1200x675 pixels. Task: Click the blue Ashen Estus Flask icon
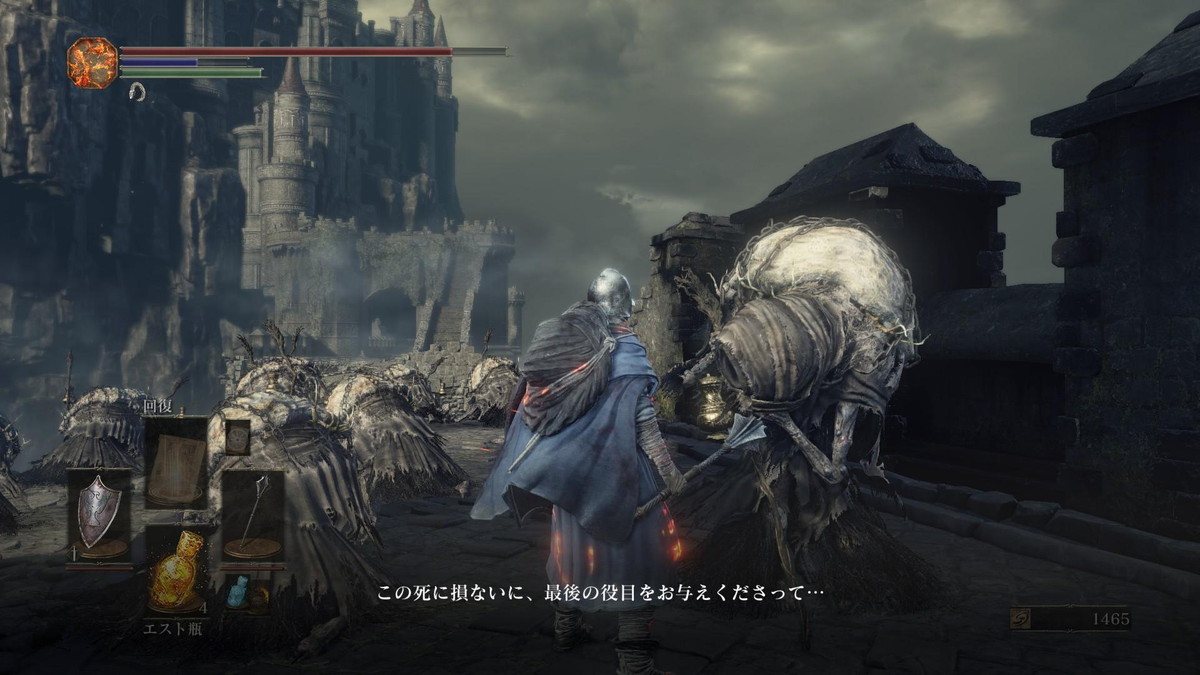click(x=236, y=593)
